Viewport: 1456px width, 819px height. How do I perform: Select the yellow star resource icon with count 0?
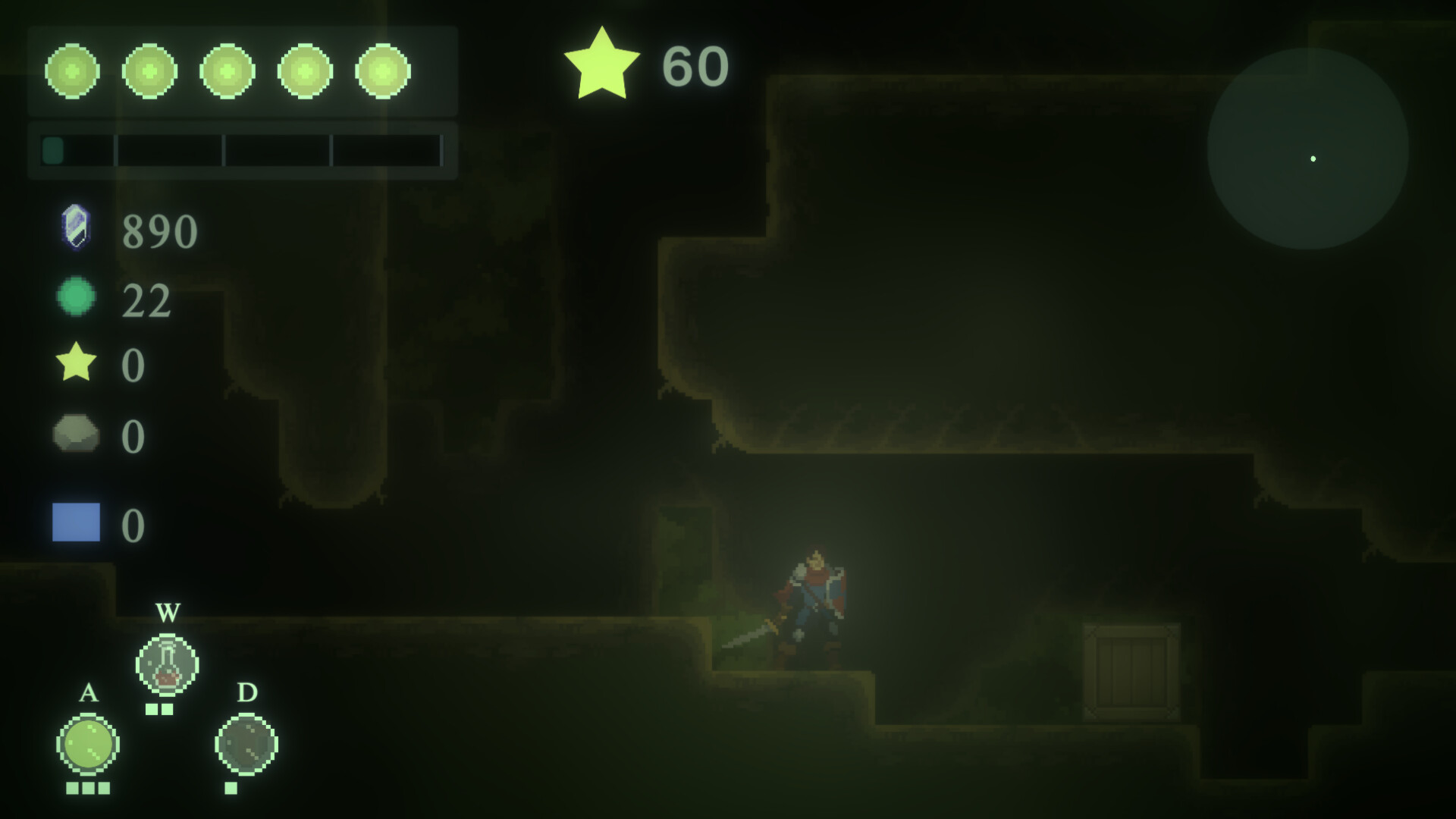pos(75,366)
